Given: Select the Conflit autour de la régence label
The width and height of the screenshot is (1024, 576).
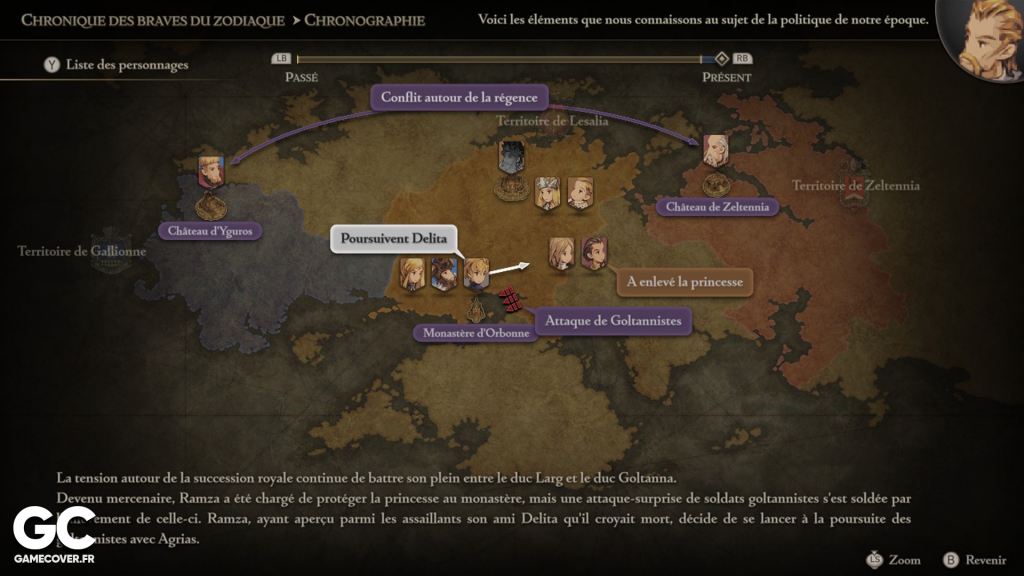Looking at the screenshot, I should pos(459,97).
